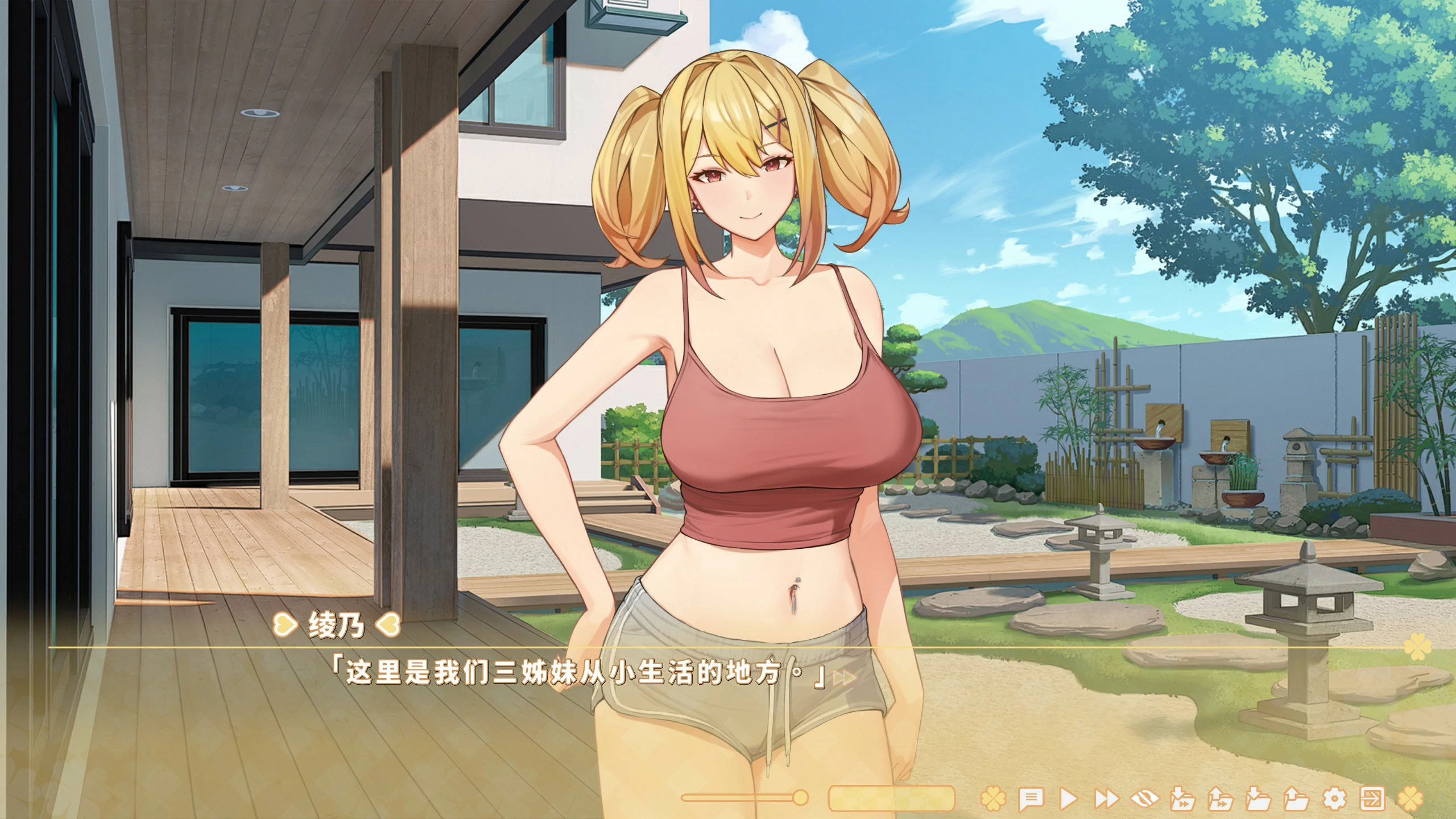Quick load using the folder with up arrow and fast-forward mark
1456x819 pixels.
click(x=1221, y=799)
